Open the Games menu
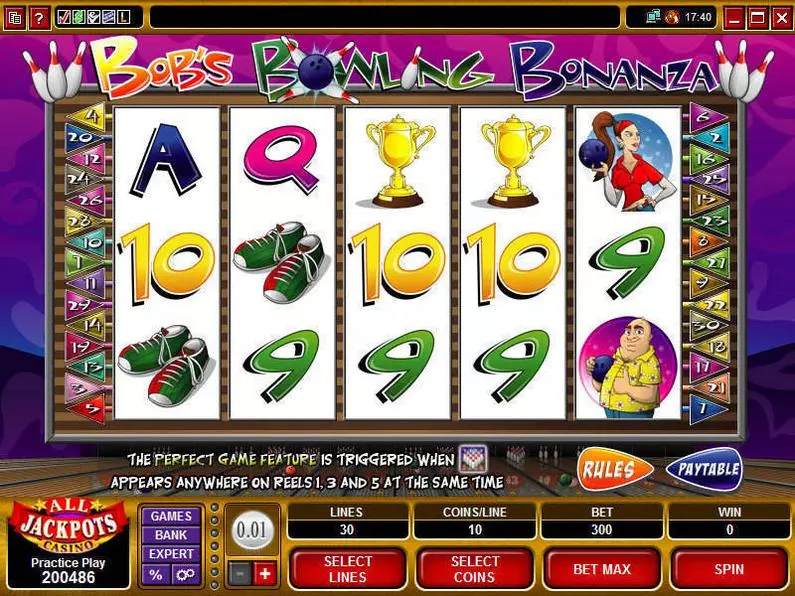The width and height of the screenshot is (795, 596). 171,516
